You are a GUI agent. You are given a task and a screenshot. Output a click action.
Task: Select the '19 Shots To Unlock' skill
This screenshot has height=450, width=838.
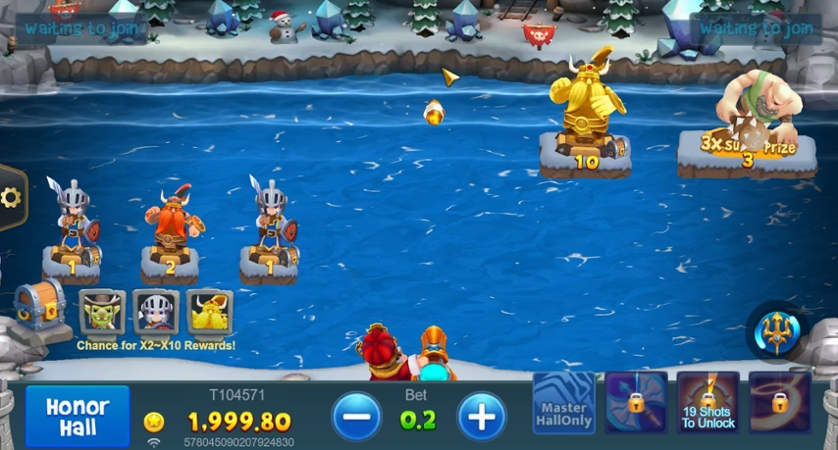708,403
